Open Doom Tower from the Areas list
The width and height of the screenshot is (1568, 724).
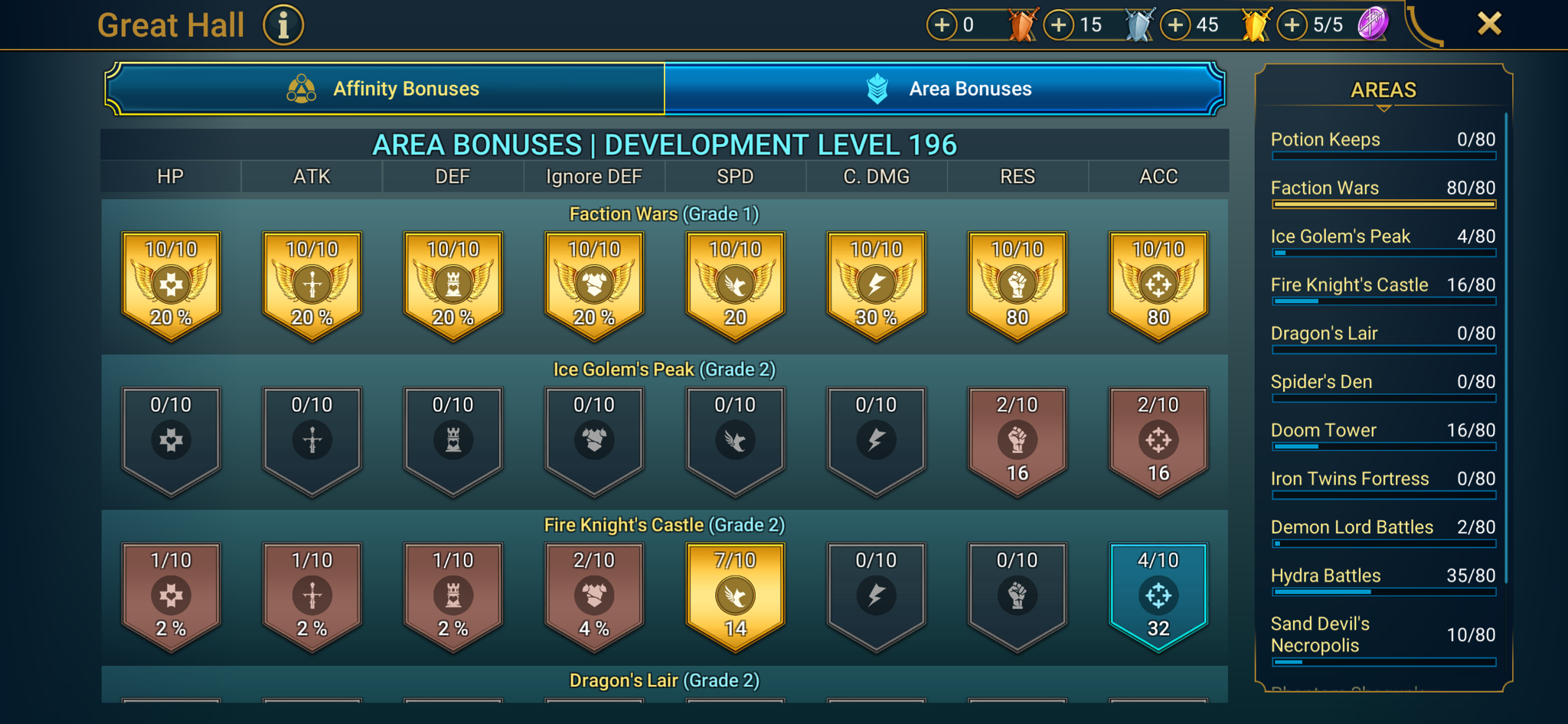point(1383,430)
